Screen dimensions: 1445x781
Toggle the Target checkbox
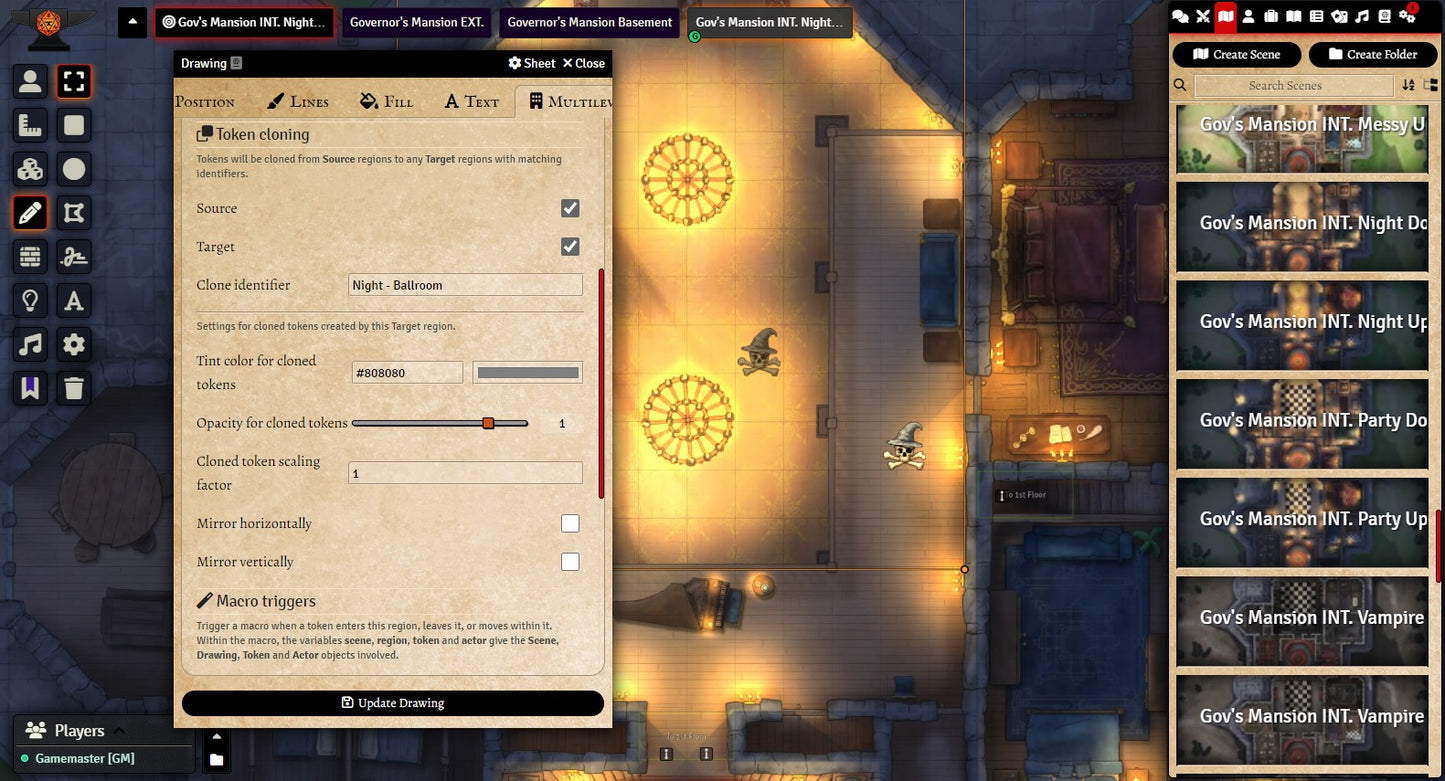(570, 246)
